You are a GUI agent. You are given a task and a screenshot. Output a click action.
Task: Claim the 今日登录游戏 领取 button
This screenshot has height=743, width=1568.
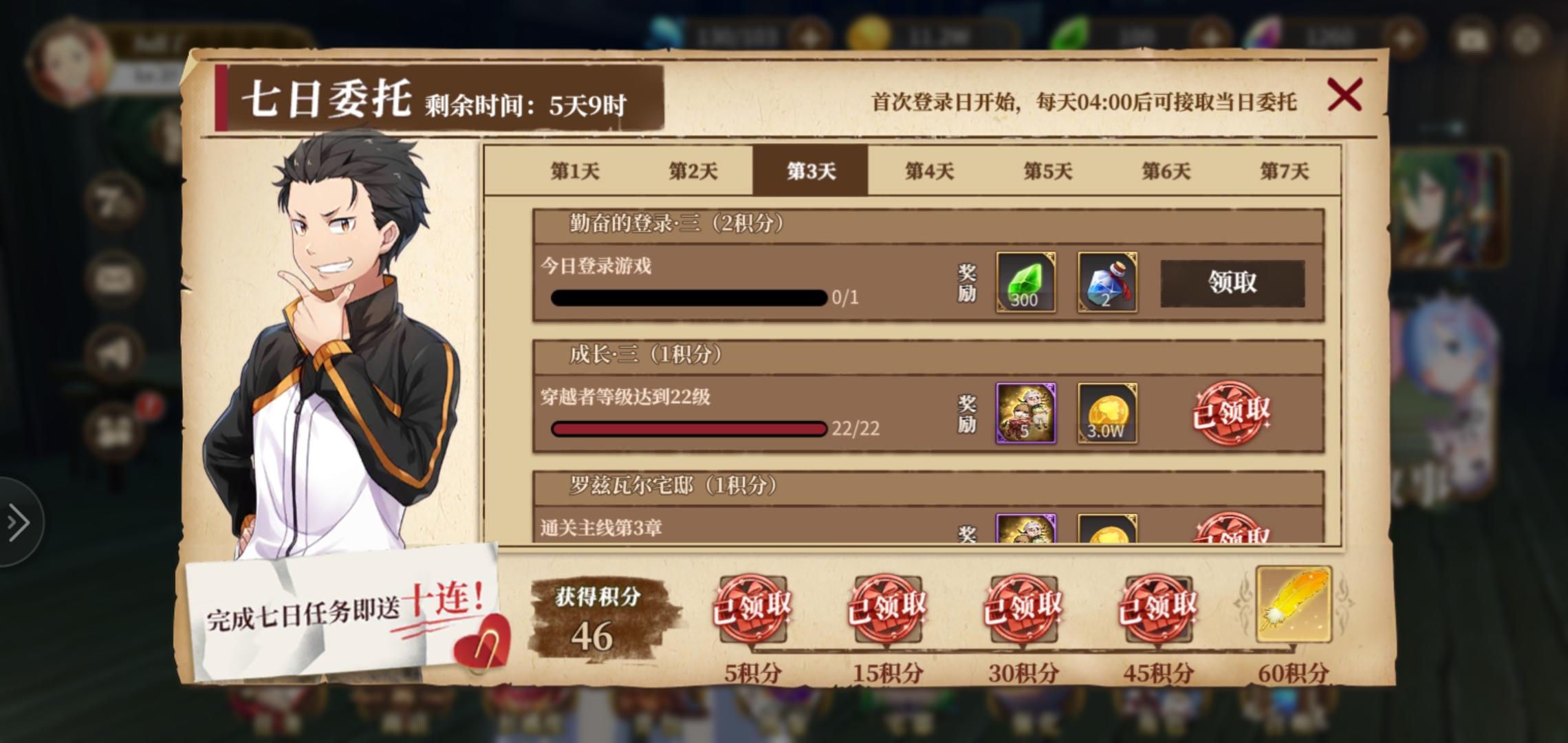1233,283
